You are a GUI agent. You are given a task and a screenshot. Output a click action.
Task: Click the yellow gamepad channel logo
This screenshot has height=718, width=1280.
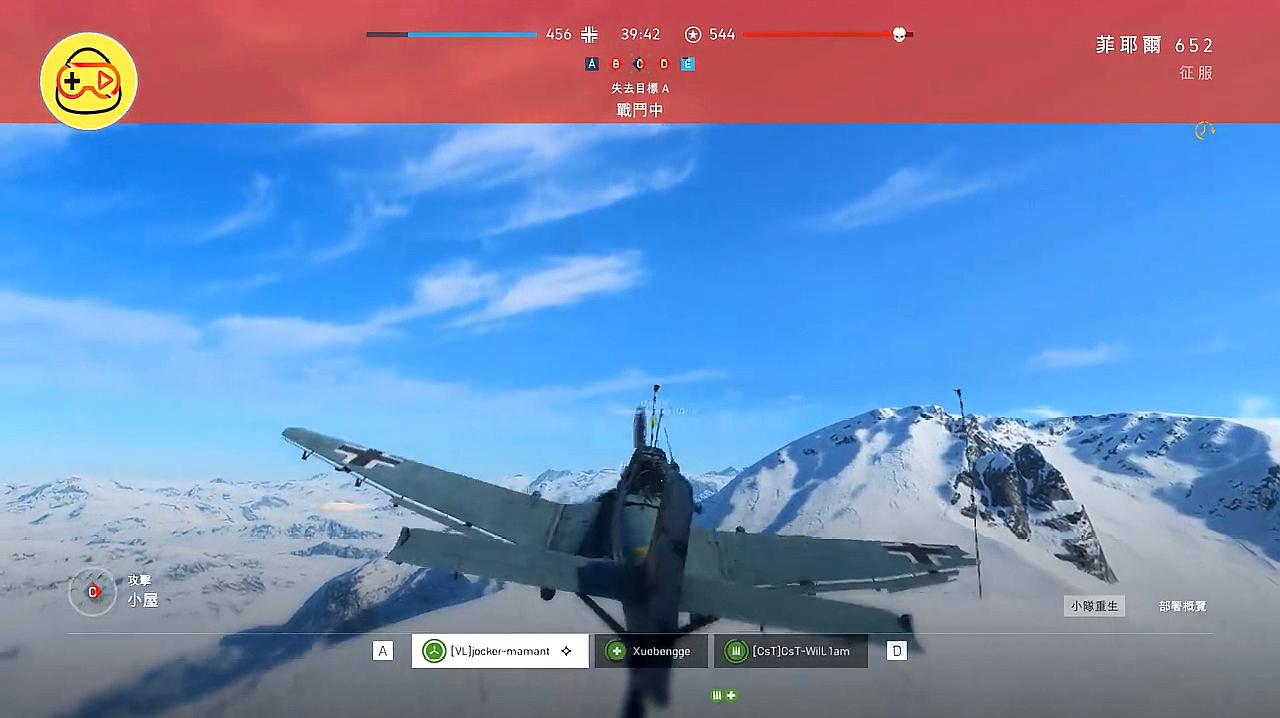[89, 81]
